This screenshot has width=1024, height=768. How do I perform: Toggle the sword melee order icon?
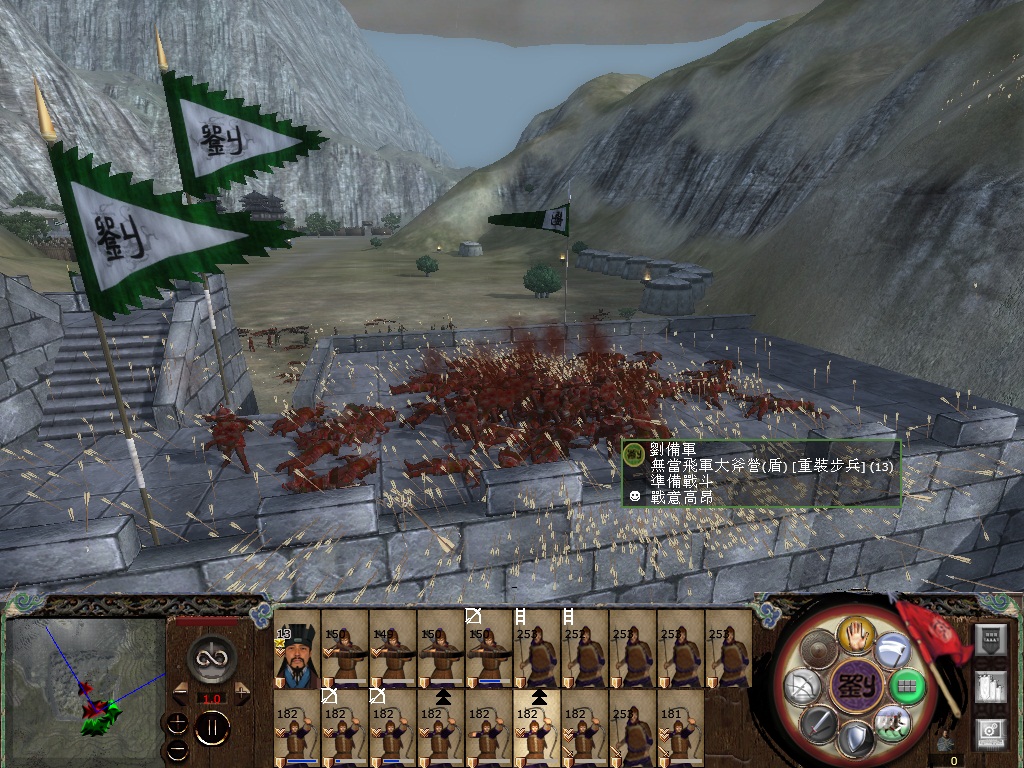820,723
